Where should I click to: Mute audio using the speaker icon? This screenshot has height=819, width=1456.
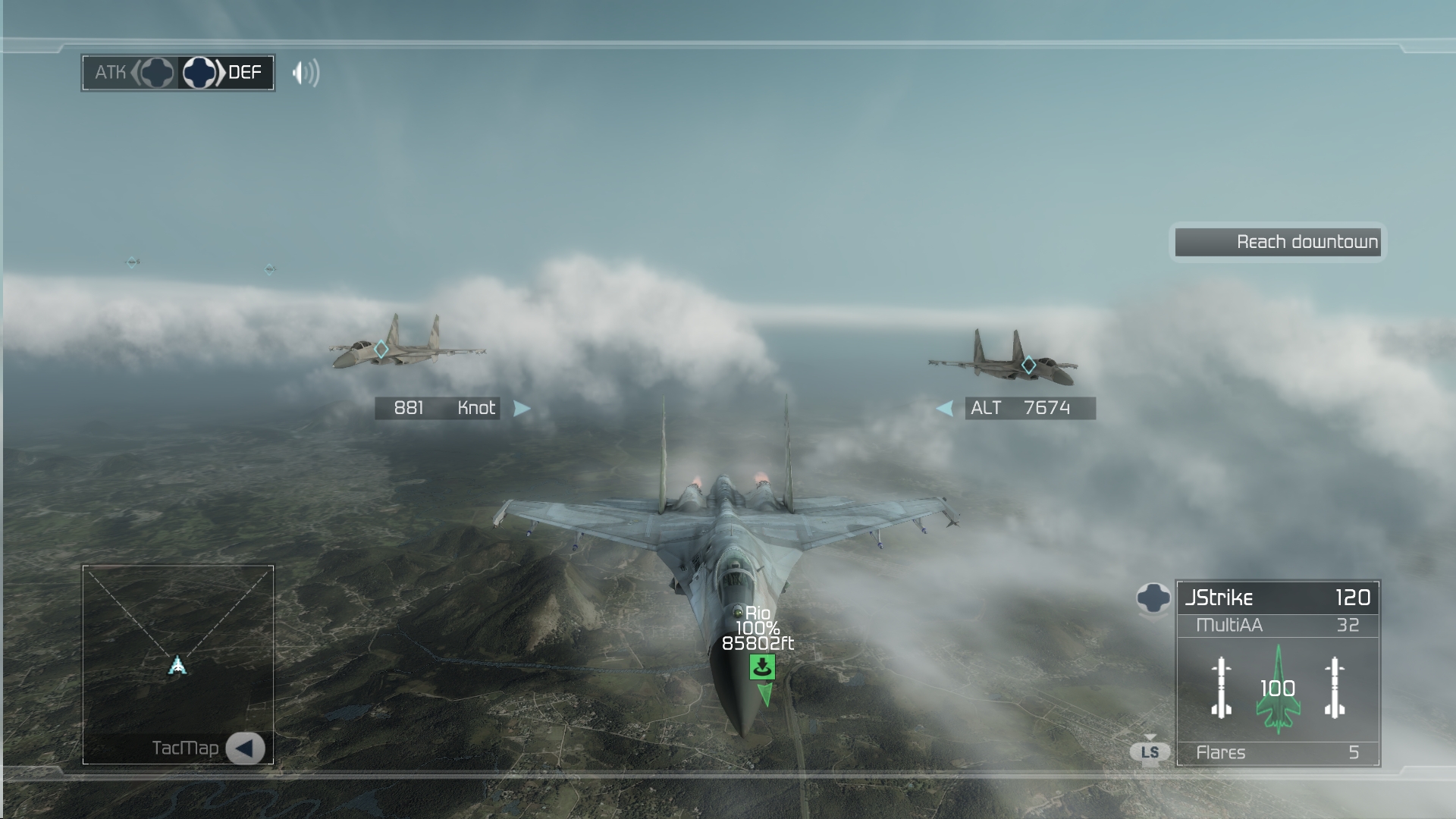point(303,73)
